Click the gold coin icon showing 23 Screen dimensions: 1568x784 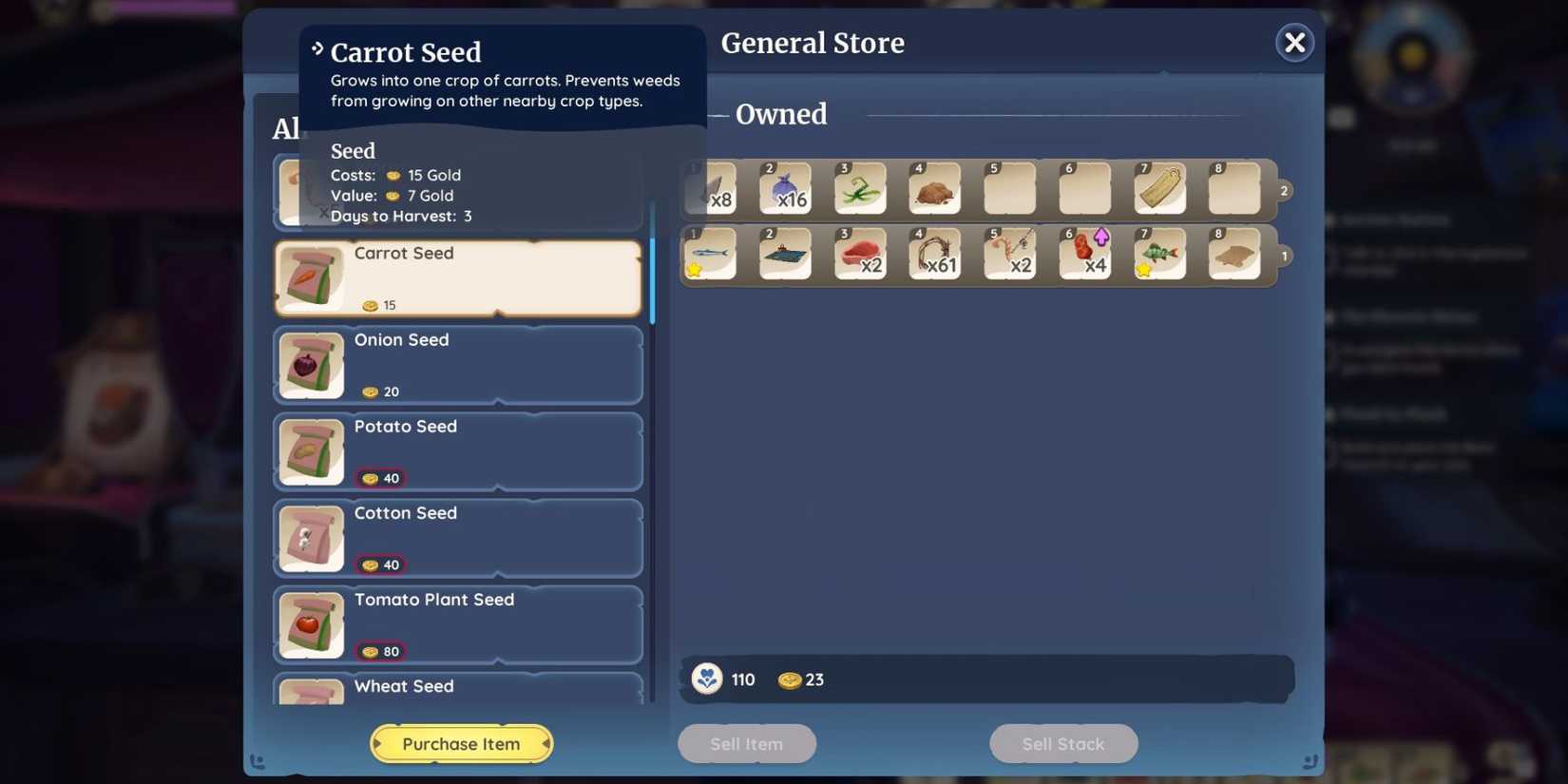789,679
